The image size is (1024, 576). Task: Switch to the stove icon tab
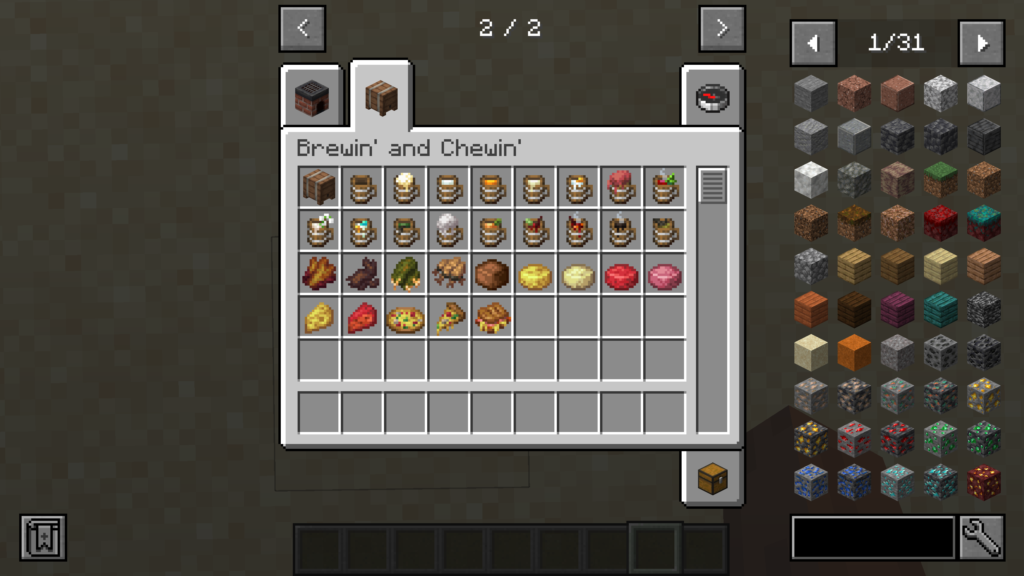[311, 98]
